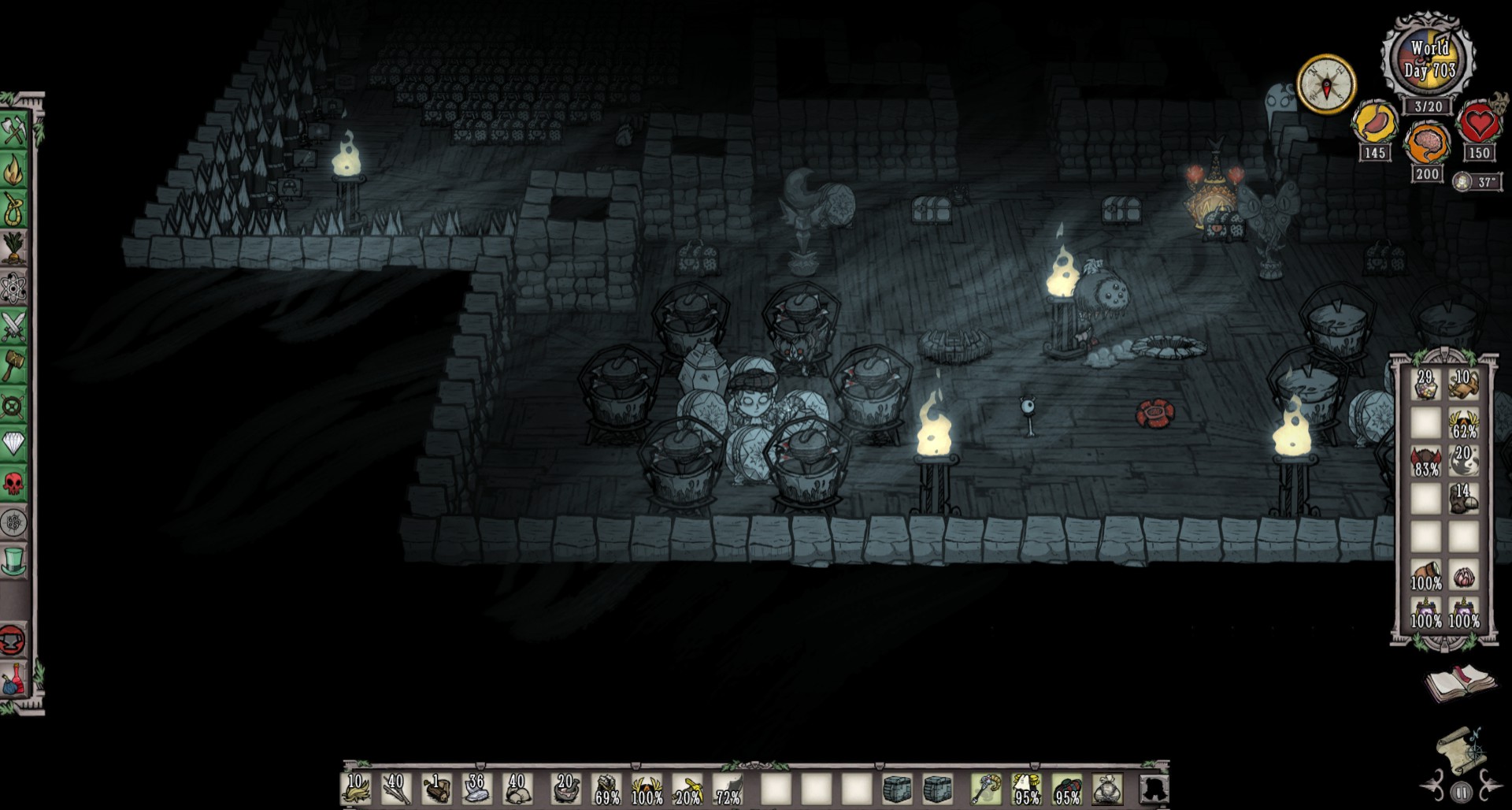Click the compass beside the day clock
The image size is (1512, 810).
point(1326,82)
